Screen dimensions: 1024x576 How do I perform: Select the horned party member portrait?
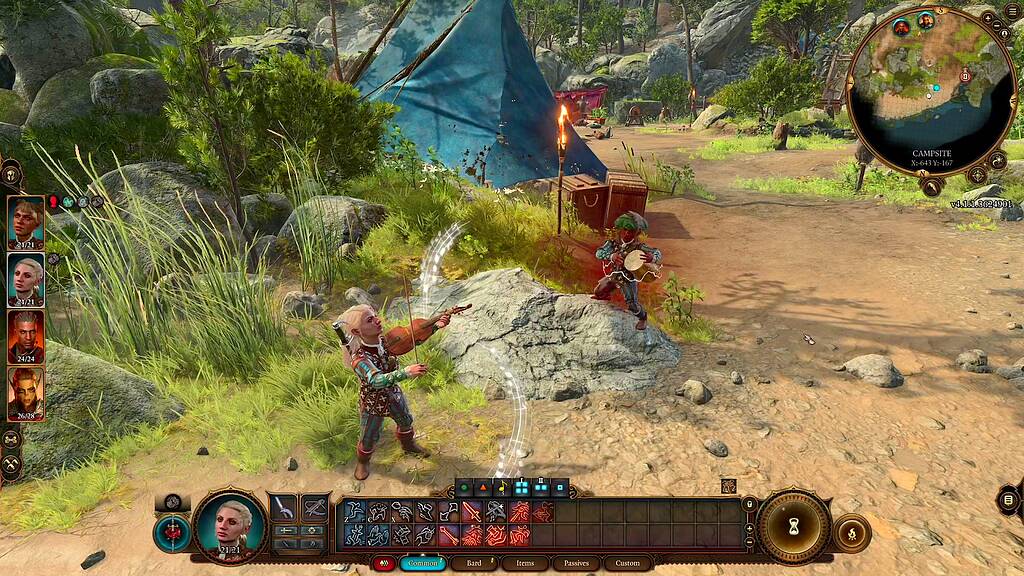[25, 393]
